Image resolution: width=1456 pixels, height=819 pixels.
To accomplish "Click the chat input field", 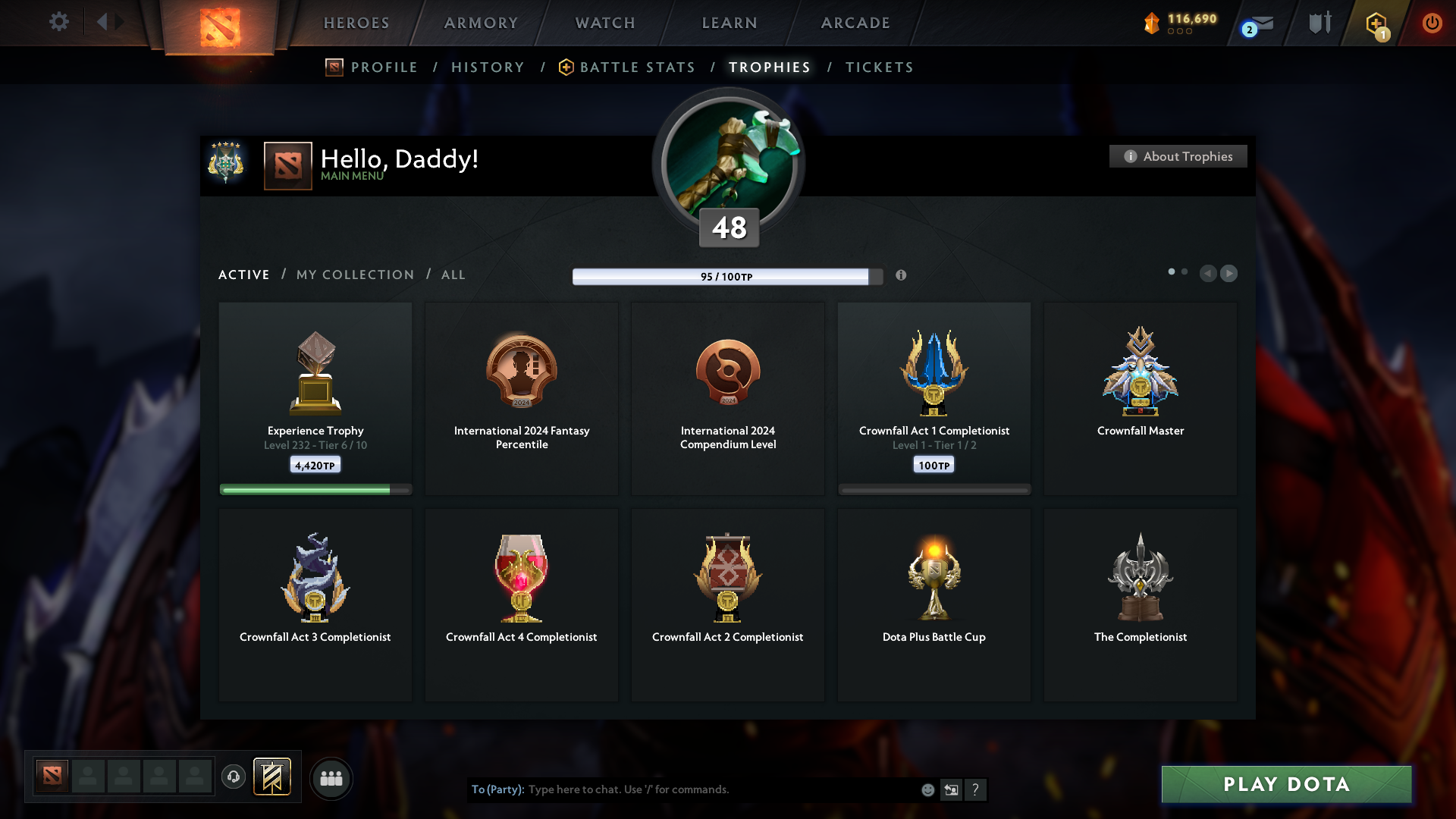I will 682,789.
